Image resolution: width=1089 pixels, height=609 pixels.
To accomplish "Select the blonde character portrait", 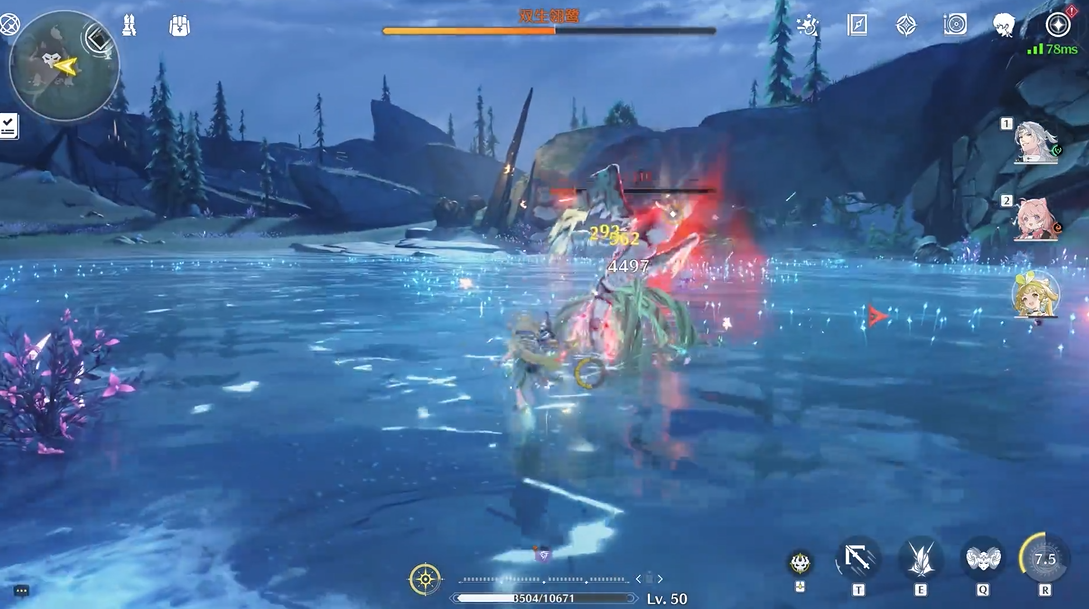I will [x=1036, y=294].
